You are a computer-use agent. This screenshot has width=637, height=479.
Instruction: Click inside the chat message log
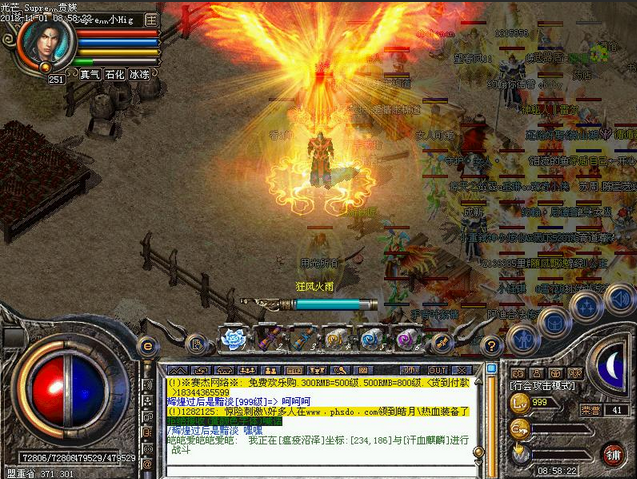tap(320, 395)
